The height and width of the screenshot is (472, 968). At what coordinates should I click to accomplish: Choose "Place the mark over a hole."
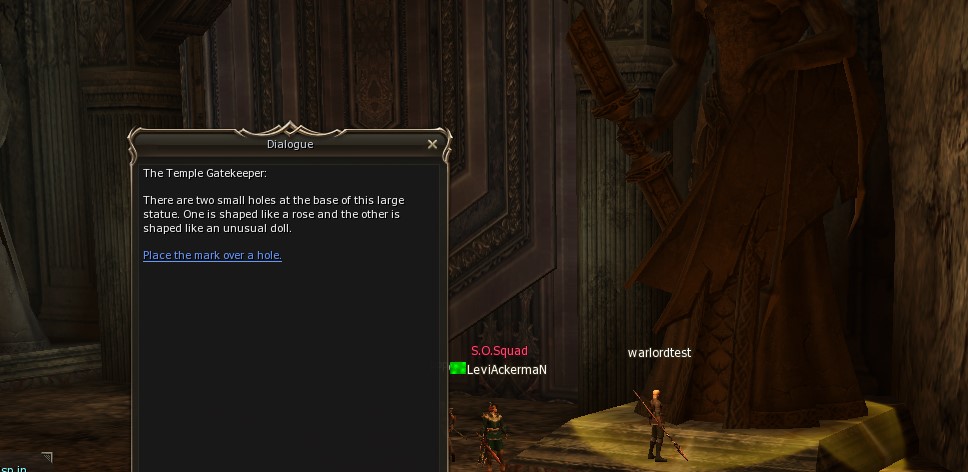[212, 255]
